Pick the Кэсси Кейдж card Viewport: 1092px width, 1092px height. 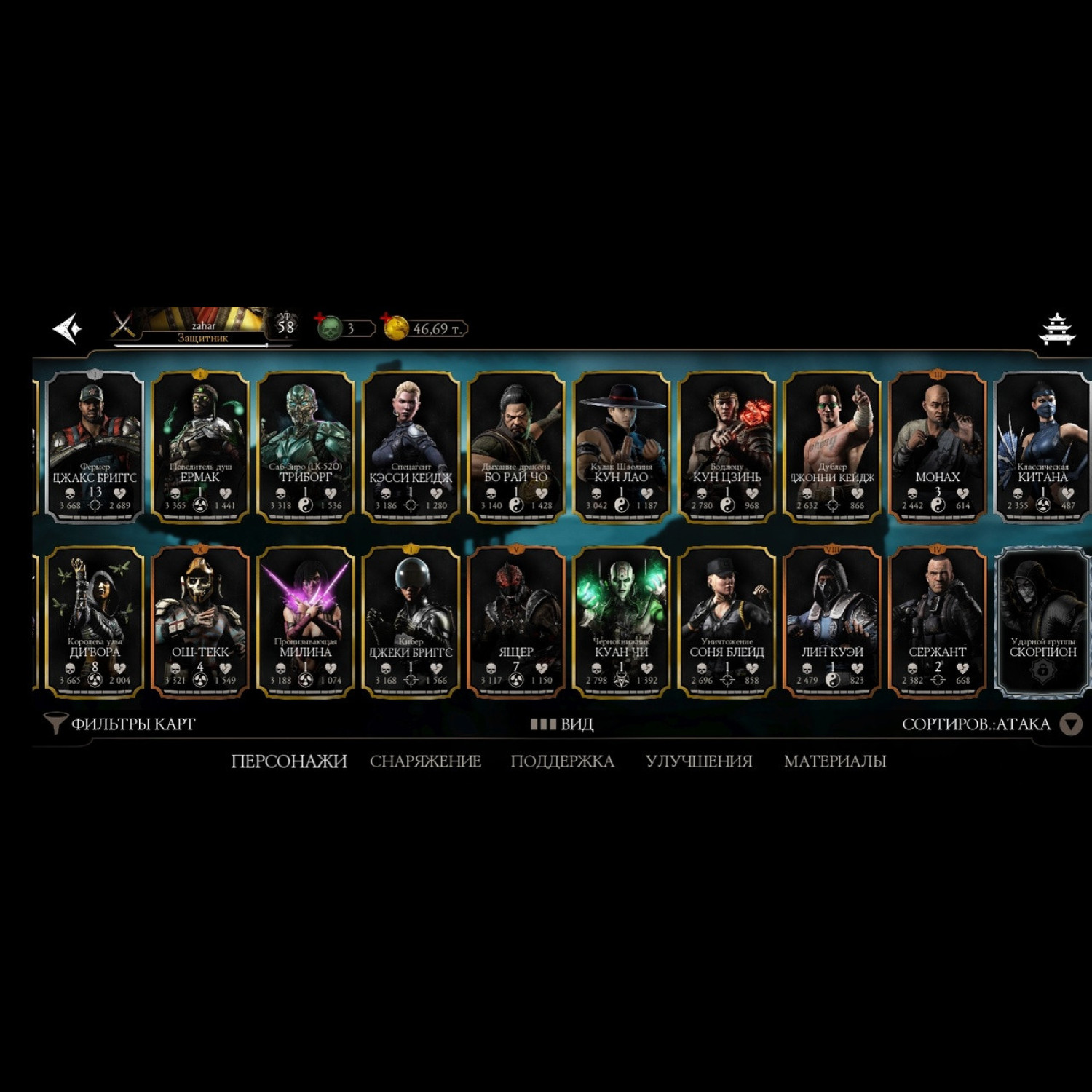(411, 447)
